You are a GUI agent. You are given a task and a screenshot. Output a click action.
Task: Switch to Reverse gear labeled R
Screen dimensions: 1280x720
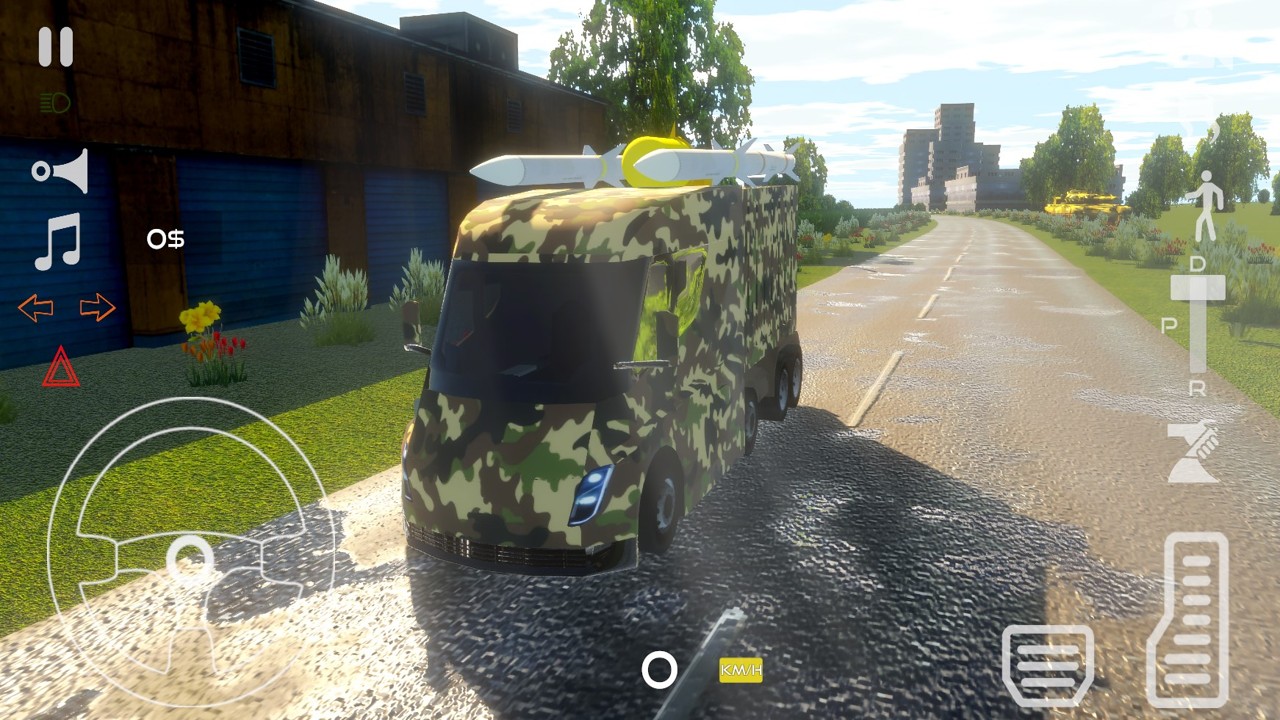coord(1196,388)
